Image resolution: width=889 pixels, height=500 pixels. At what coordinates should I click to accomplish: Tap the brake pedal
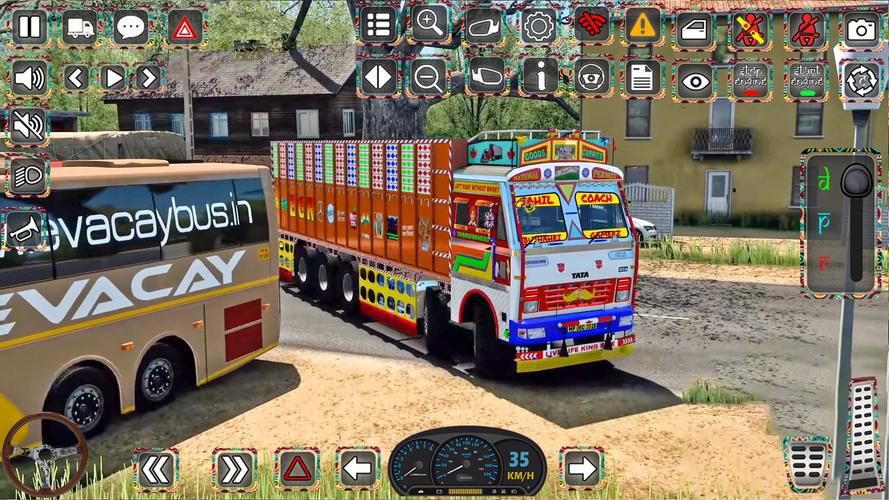[806, 464]
